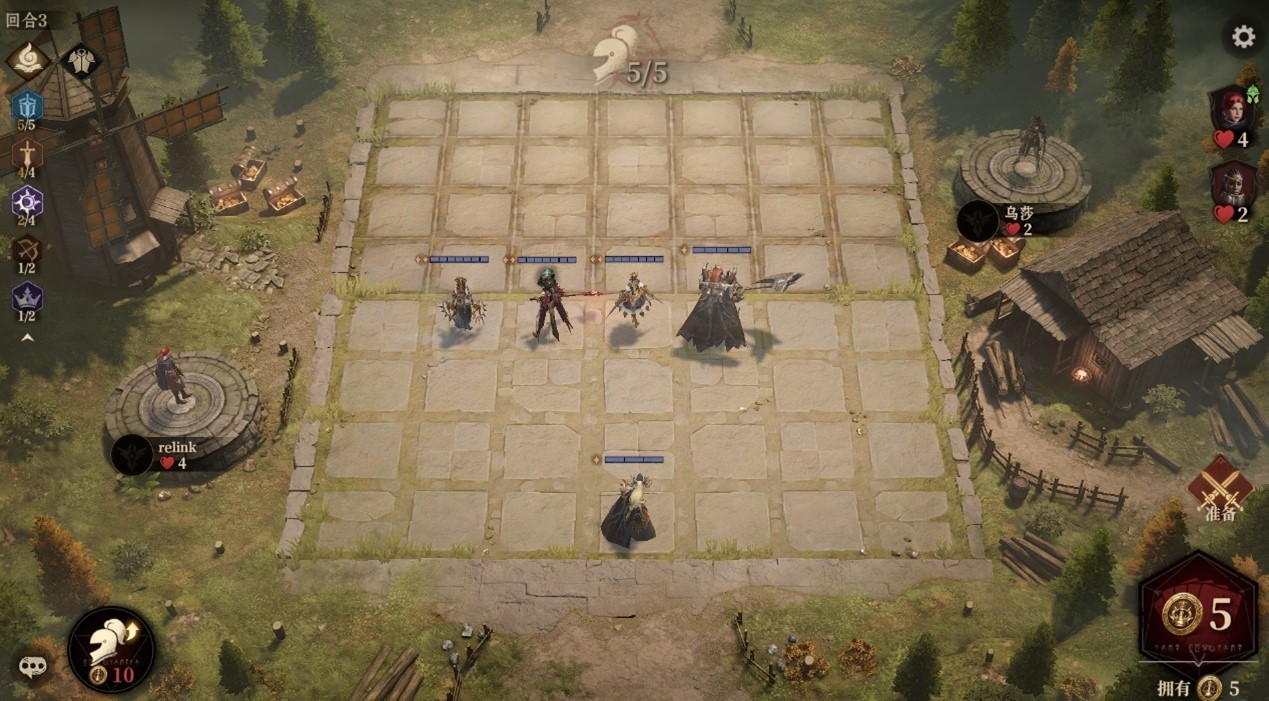1269x701 pixels.
Task: Collapse the synergy list with the up arrow
Action: click(27, 337)
